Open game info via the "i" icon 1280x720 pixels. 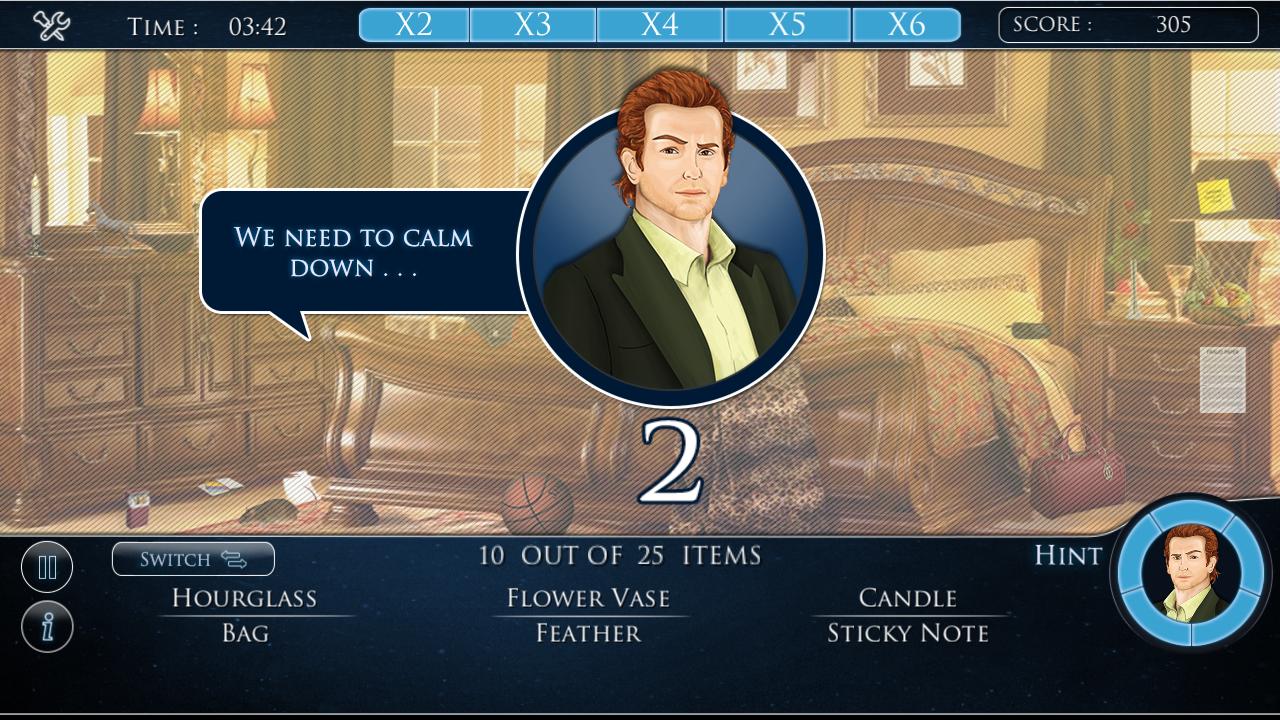[47, 626]
